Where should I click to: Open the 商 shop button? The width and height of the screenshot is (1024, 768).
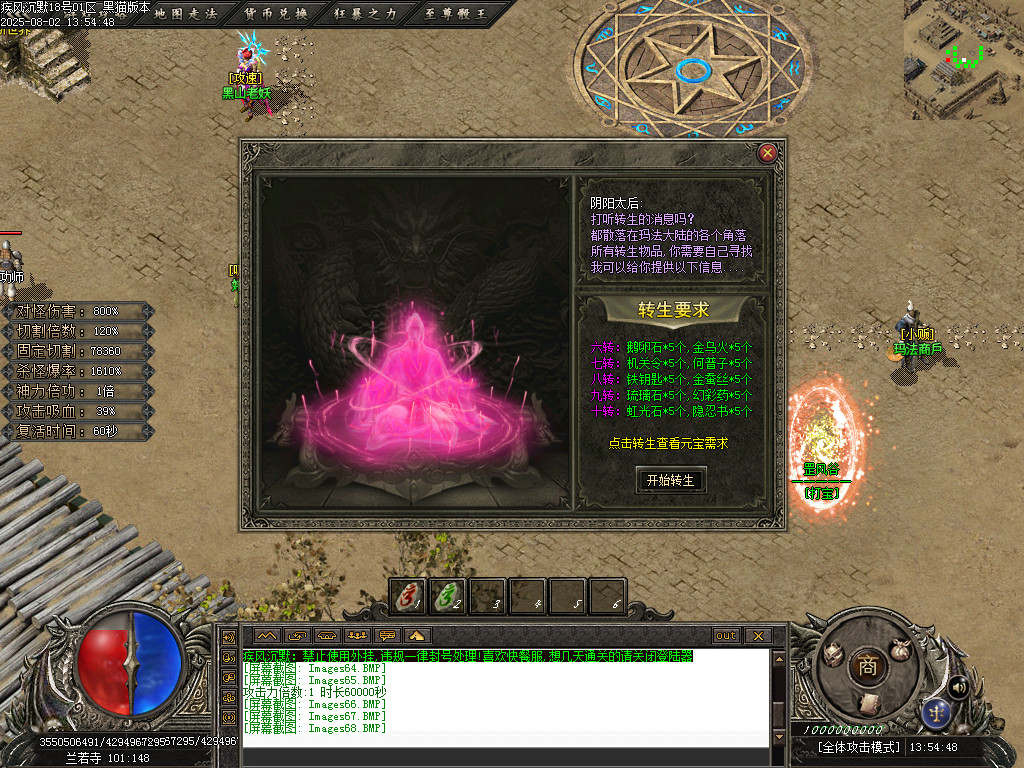[x=866, y=667]
